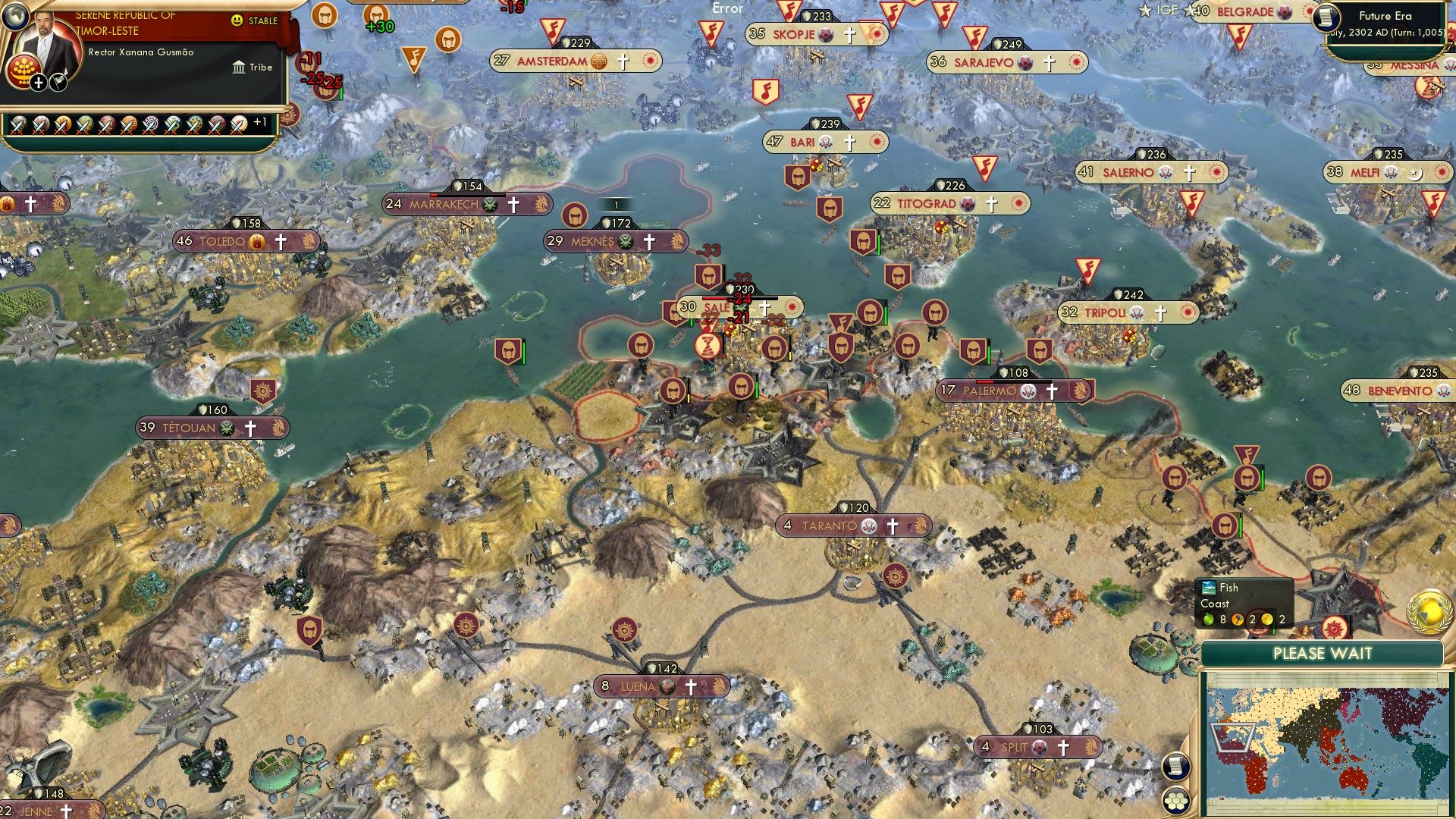Screen dimensions: 1456x819
Task: Select the Palermo city banner
Action: pyautogui.click(x=995, y=391)
